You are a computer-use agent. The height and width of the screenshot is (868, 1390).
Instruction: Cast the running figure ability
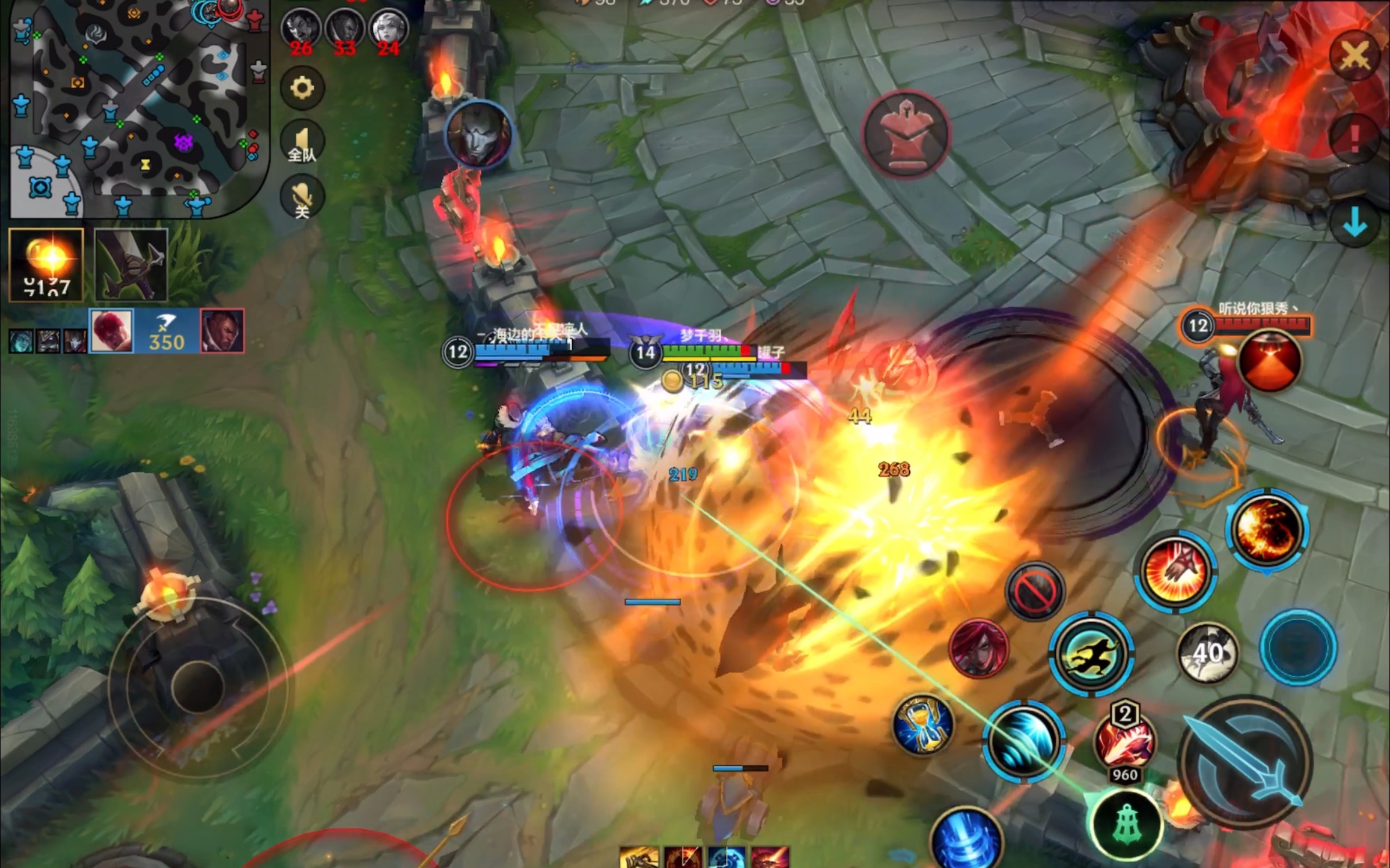[x=1091, y=653]
